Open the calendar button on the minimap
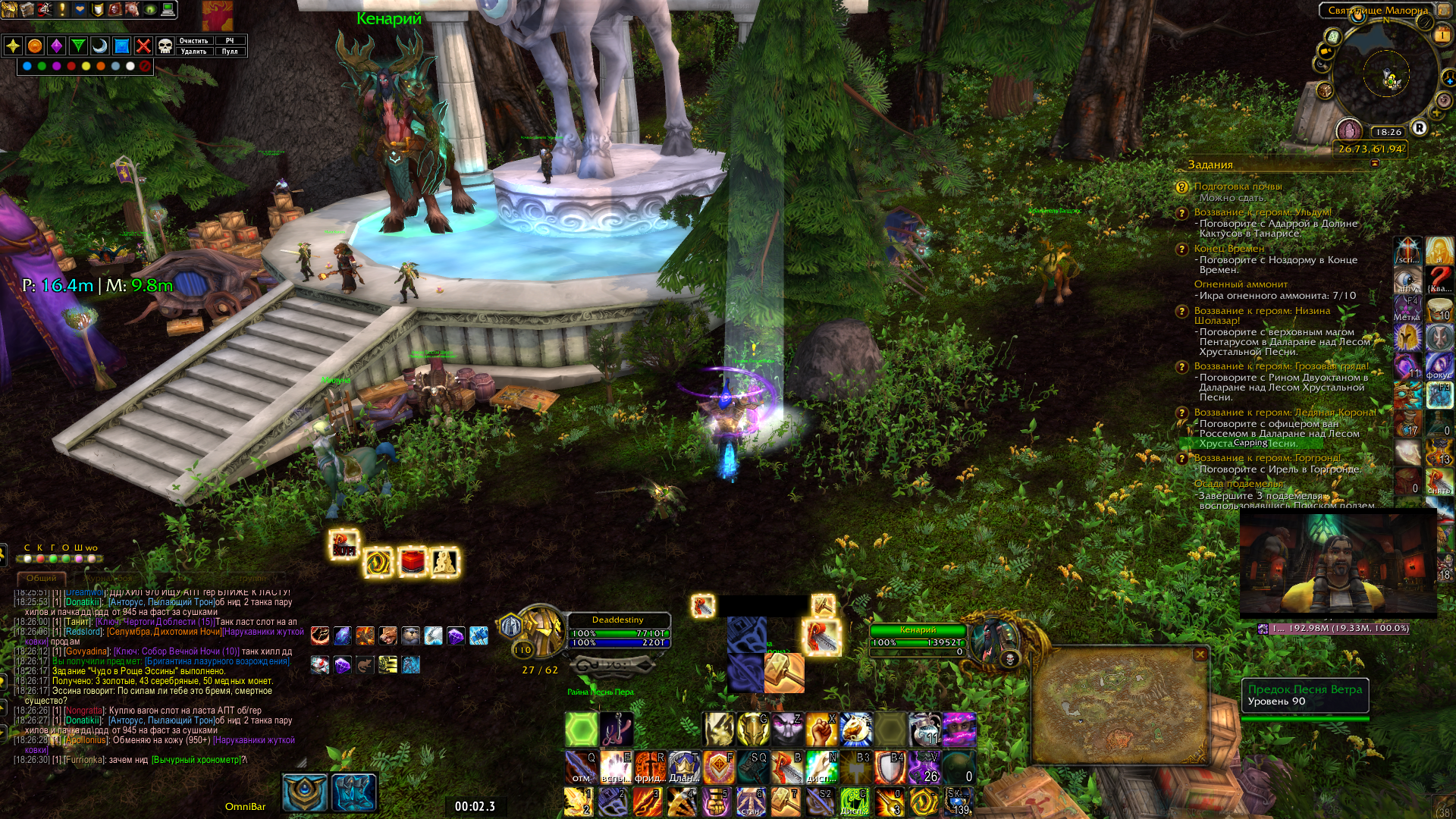The image size is (1456, 819). coord(1442,34)
